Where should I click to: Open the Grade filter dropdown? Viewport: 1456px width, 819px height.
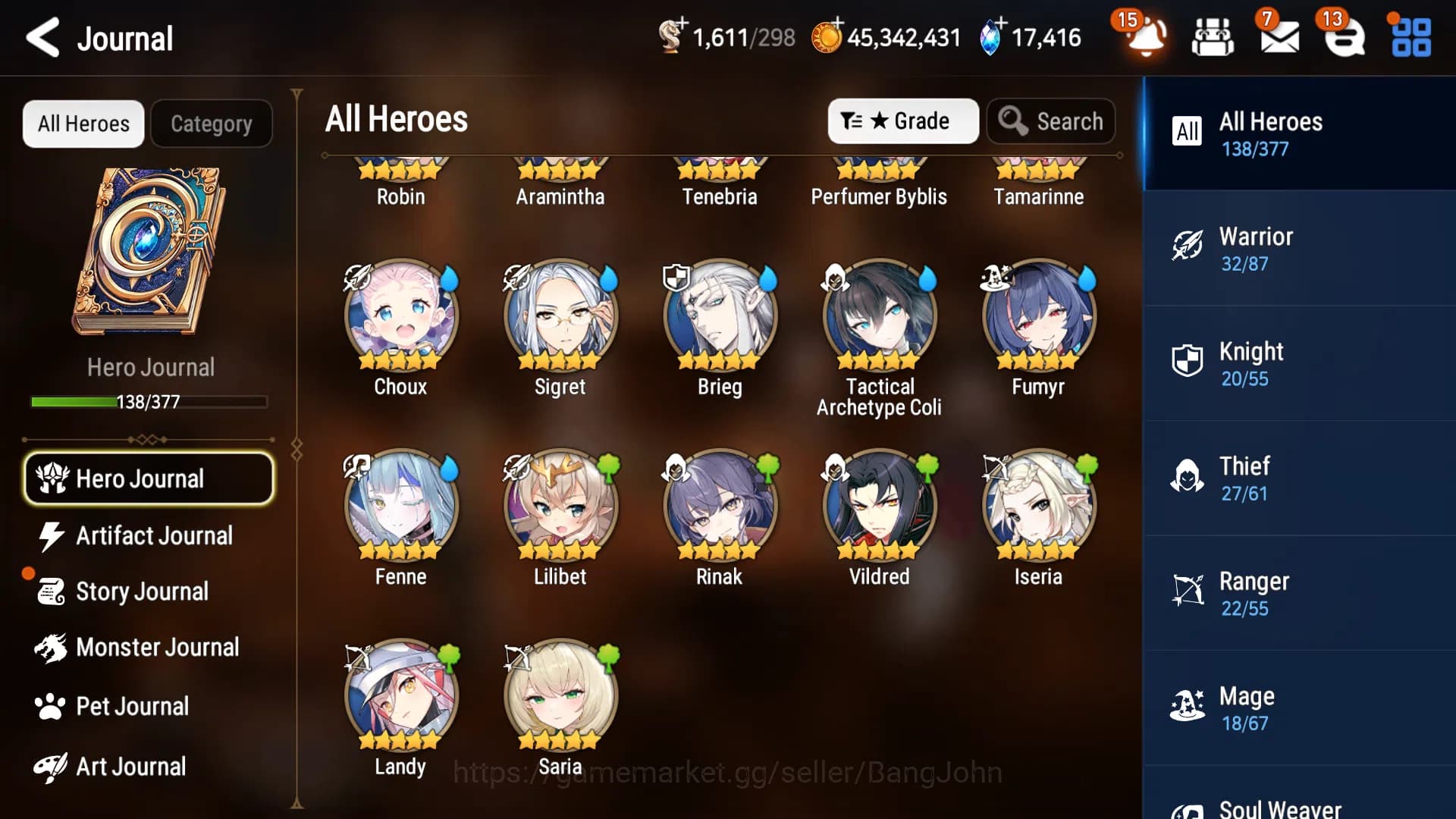tap(902, 121)
